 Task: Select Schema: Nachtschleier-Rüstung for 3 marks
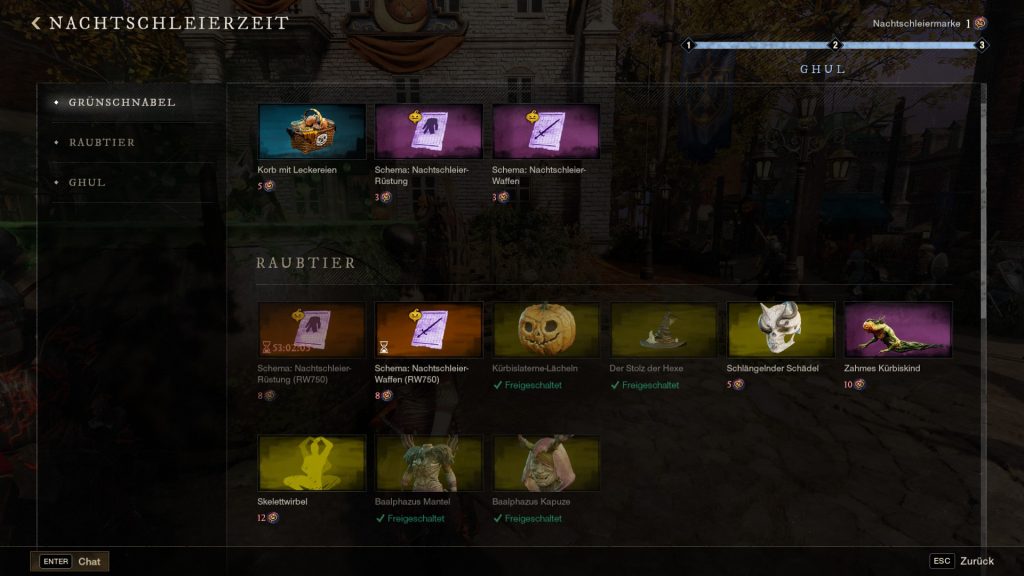coord(428,132)
